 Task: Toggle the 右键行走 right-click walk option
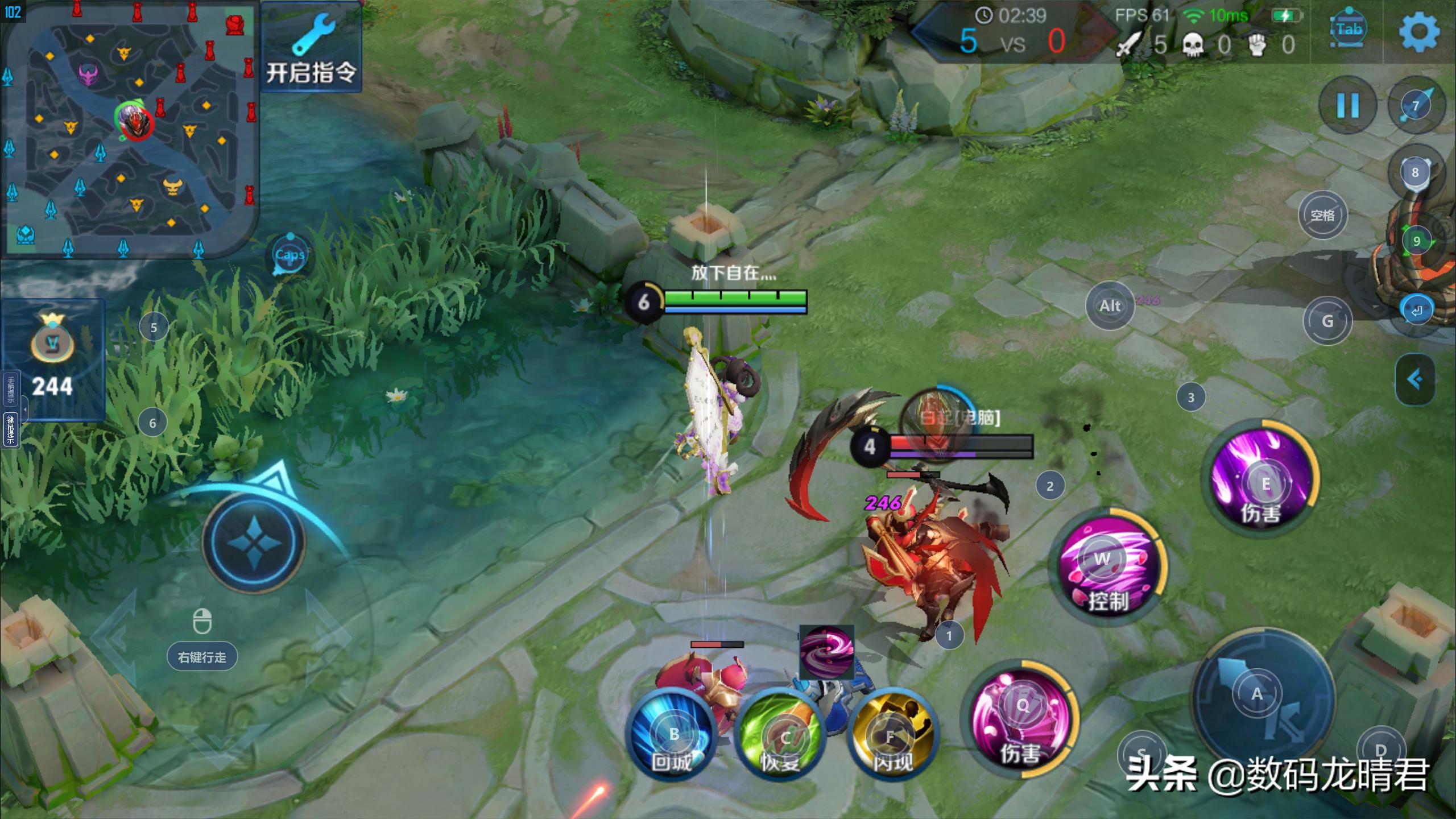(202, 657)
